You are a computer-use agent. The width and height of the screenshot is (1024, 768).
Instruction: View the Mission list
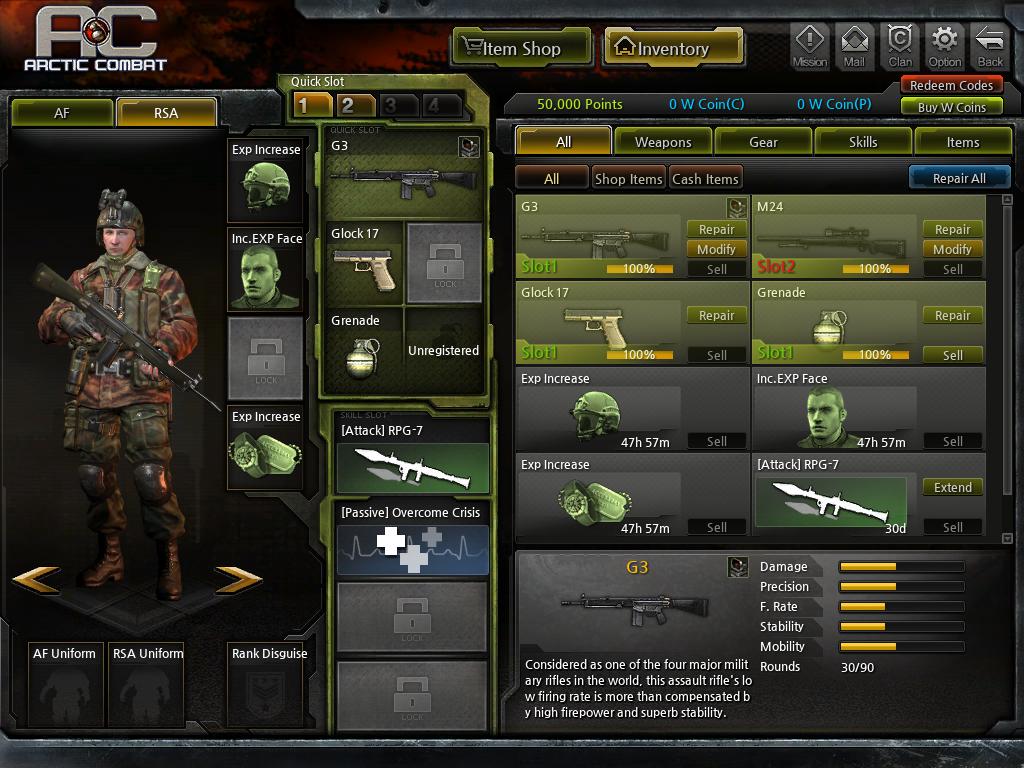click(809, 46)
